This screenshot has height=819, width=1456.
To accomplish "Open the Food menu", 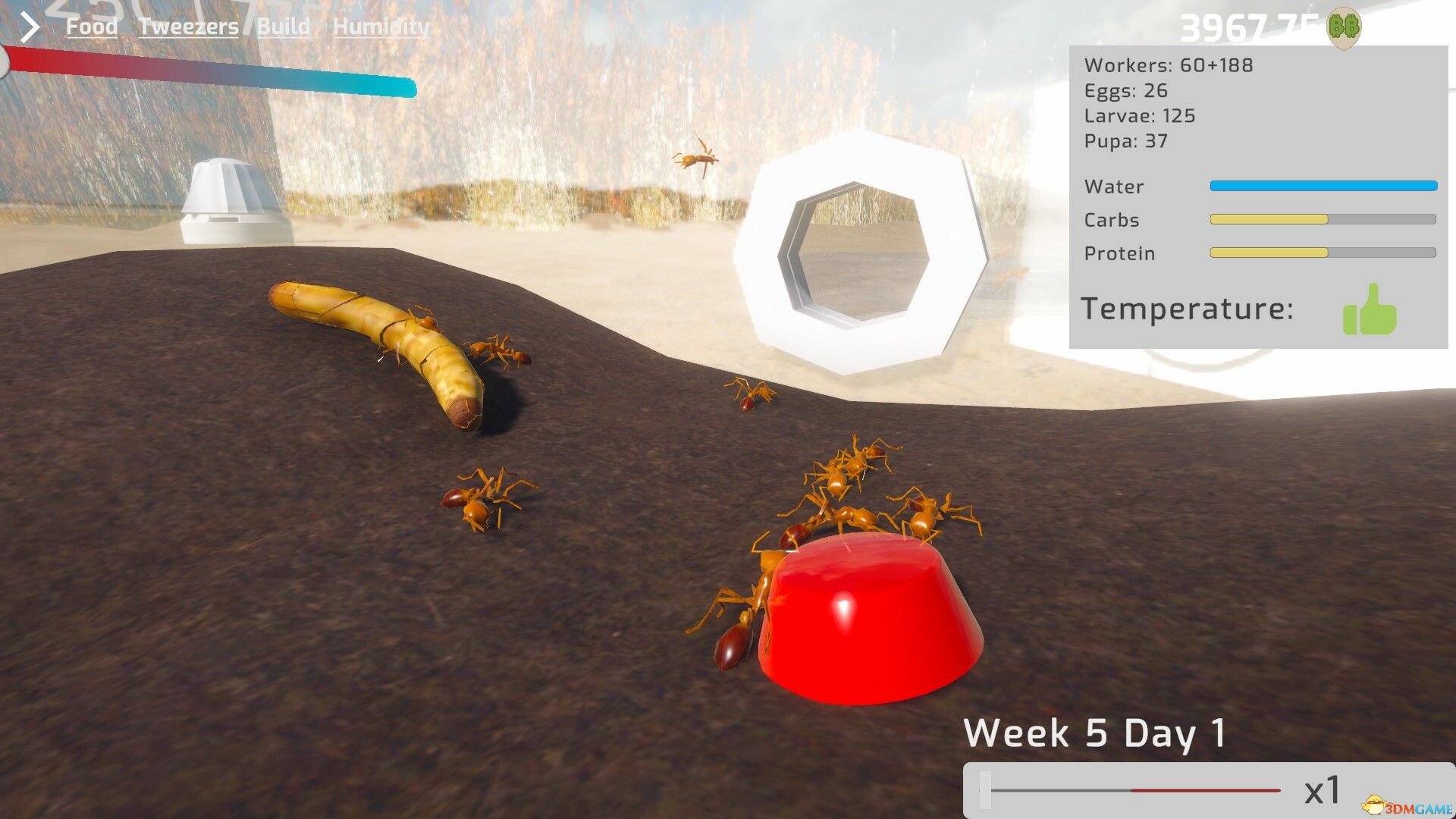I will click(91, 26).
